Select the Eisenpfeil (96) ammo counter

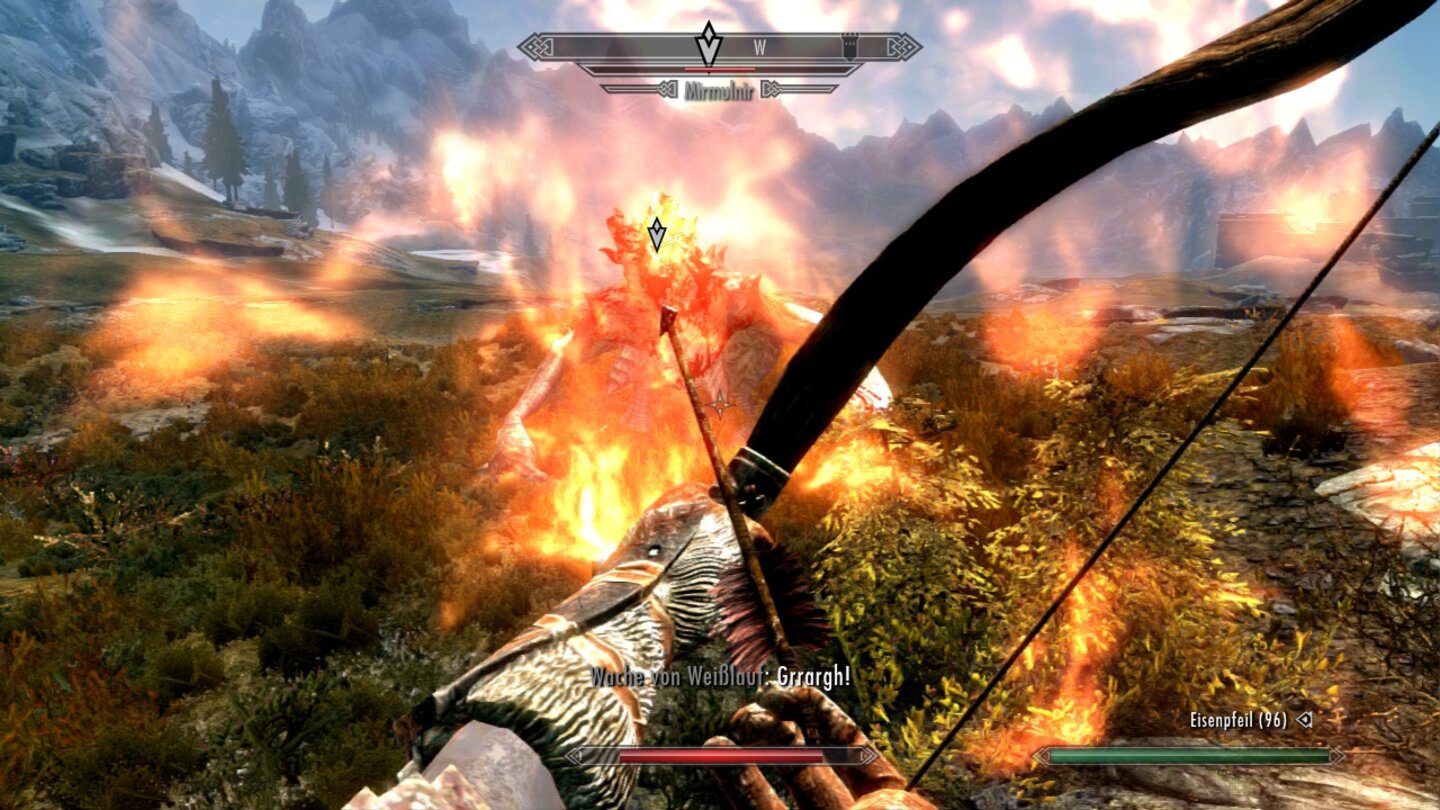pos(1238,720)
